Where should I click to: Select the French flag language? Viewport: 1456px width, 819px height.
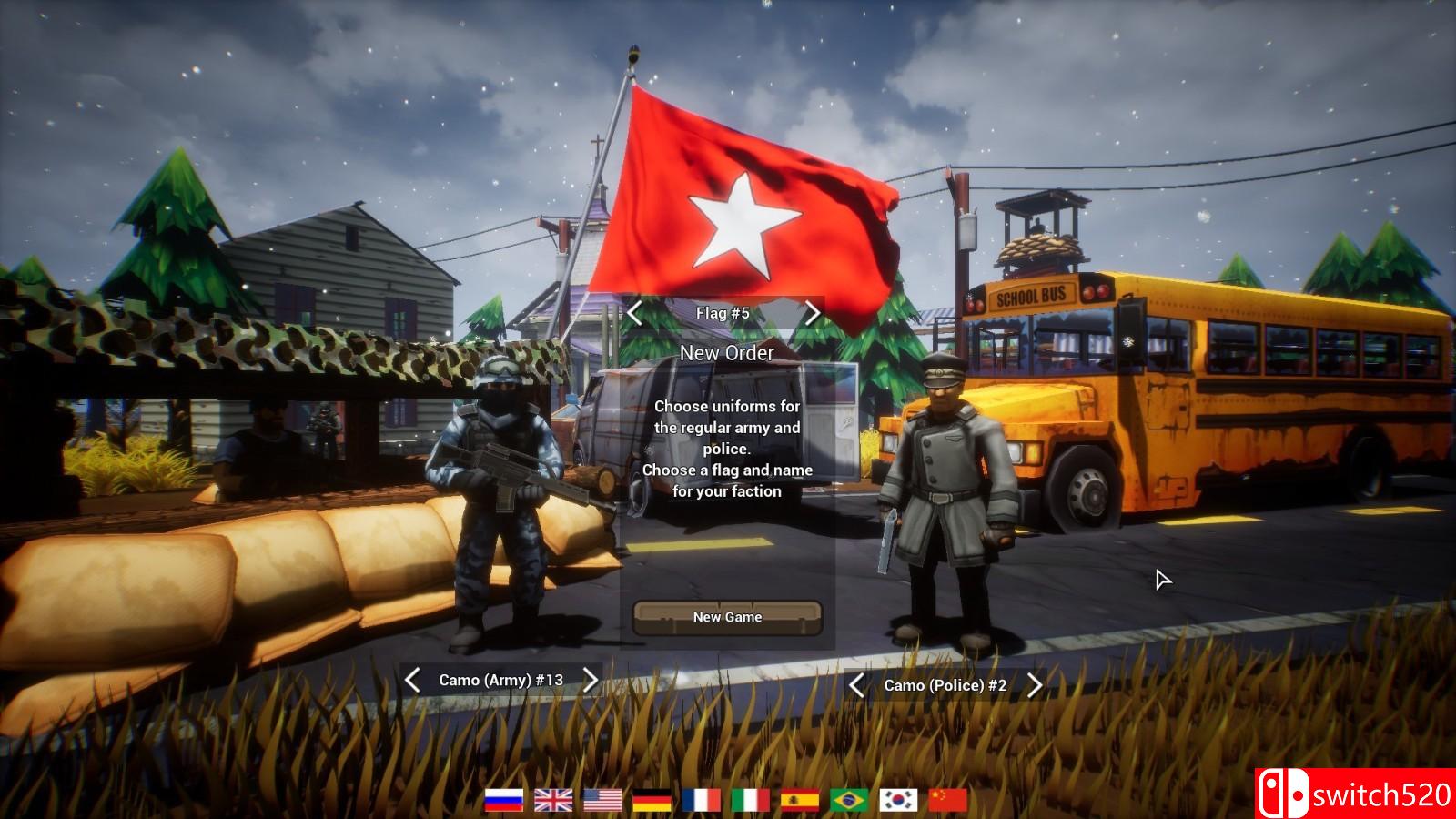[701, 800]
